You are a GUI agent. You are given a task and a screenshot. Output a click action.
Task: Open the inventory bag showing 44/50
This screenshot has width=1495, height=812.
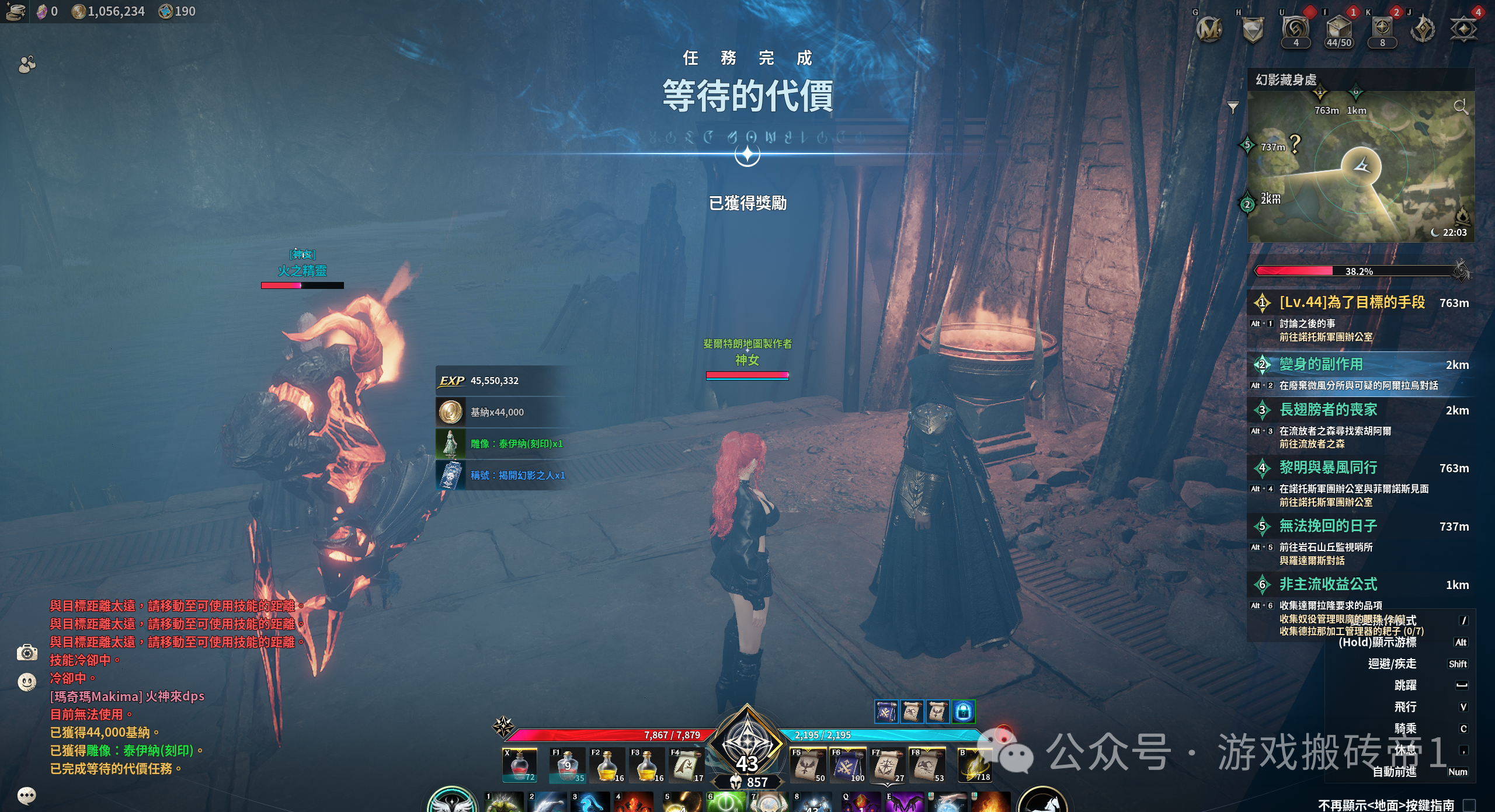point(1338,30)
